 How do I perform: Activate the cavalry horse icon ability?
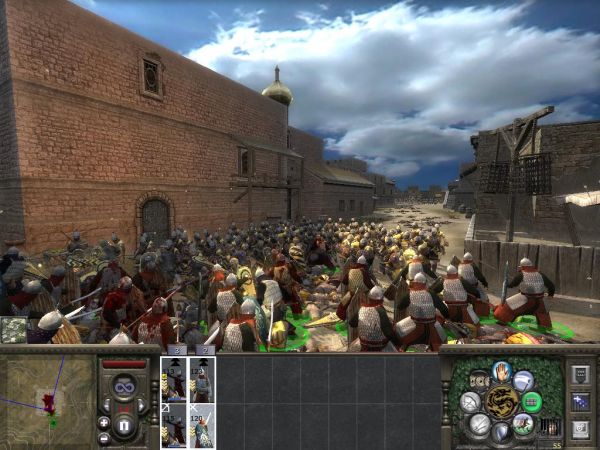pos(523,423)
